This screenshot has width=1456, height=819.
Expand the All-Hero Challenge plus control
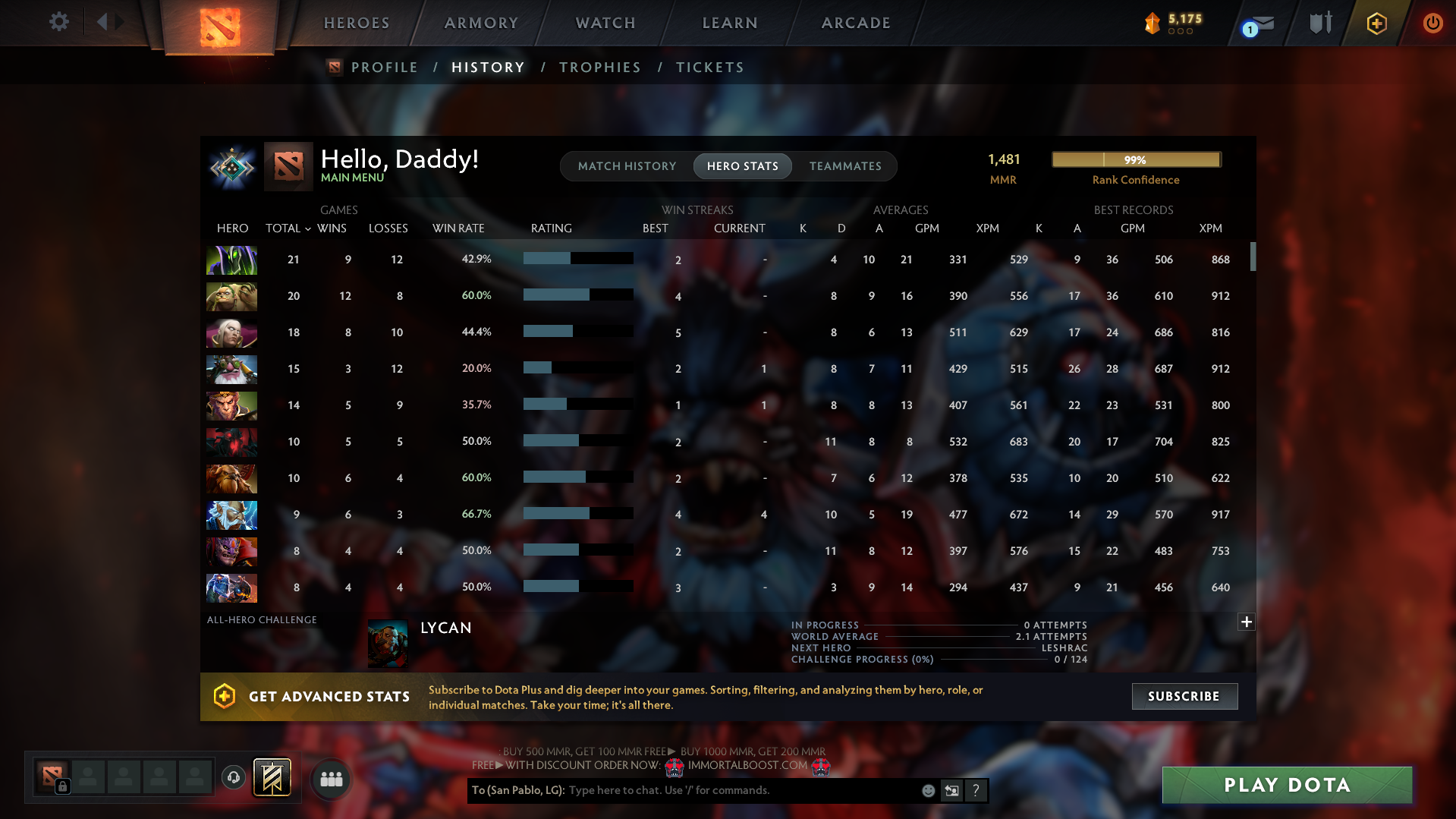point(1246,622)
